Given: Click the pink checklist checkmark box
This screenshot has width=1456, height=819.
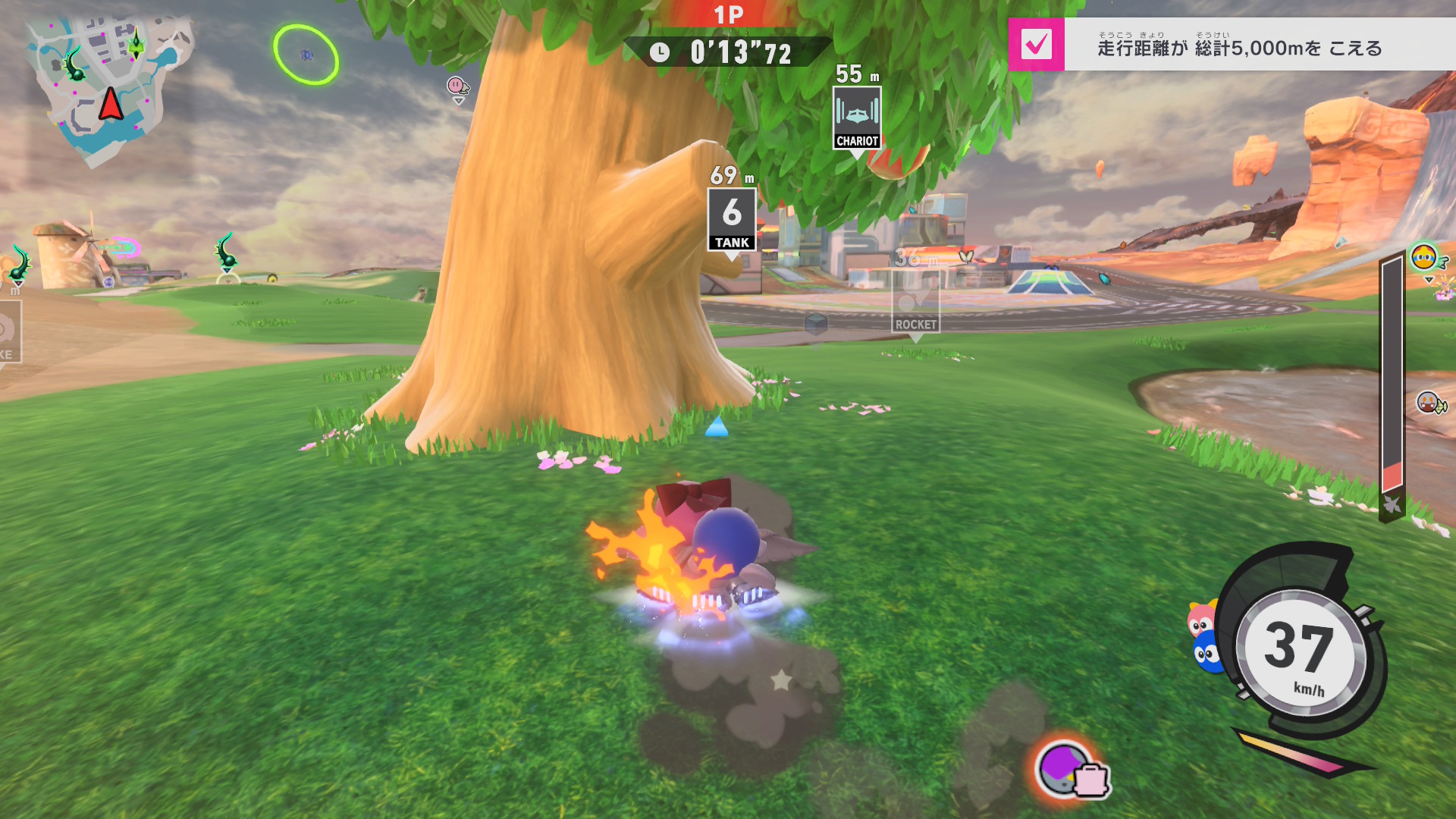Looking at the screenshot, I should click(1036, 45).
